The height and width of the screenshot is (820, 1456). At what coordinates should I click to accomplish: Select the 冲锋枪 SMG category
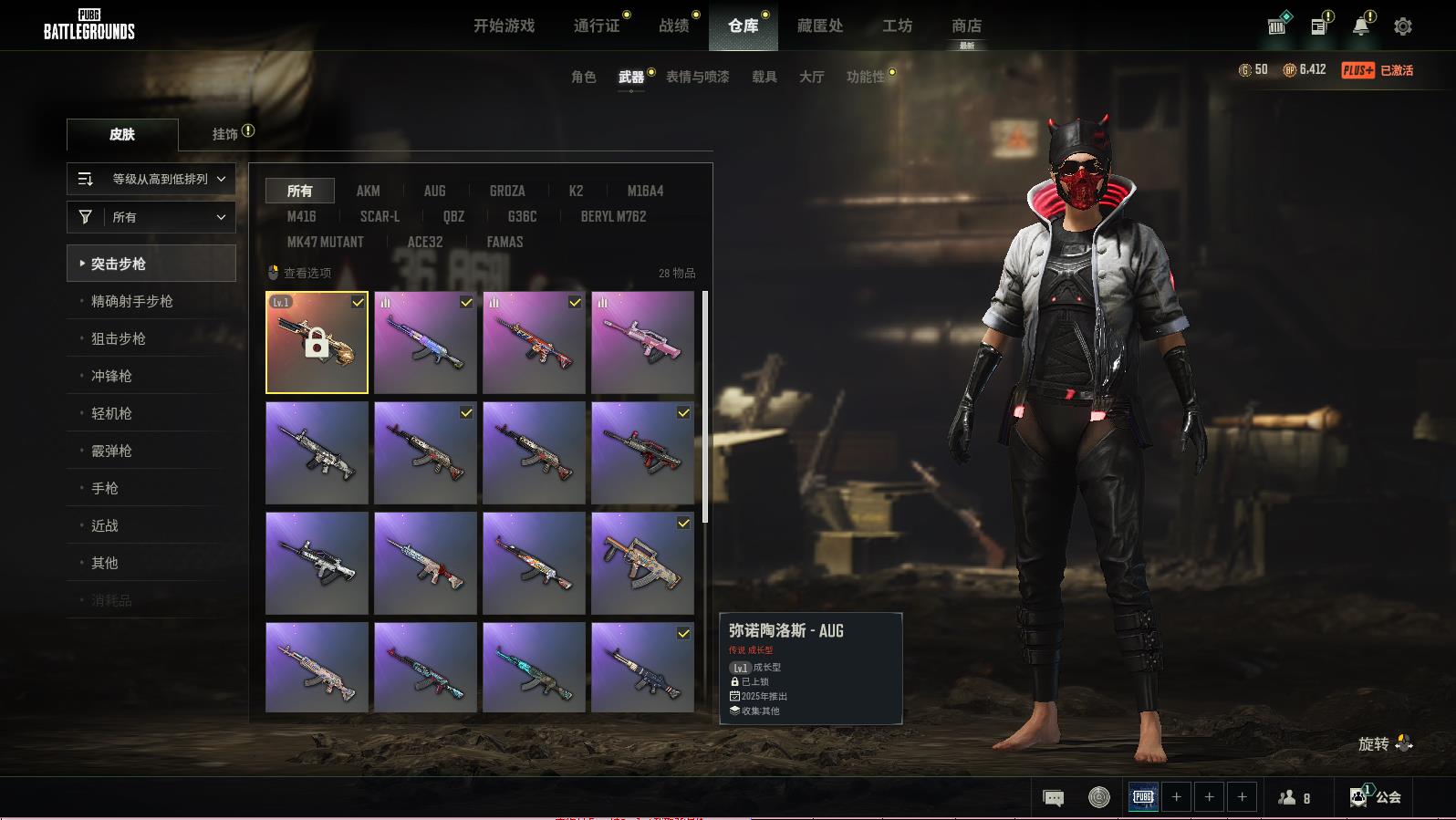pyautogui.click(x=111, y=376)
